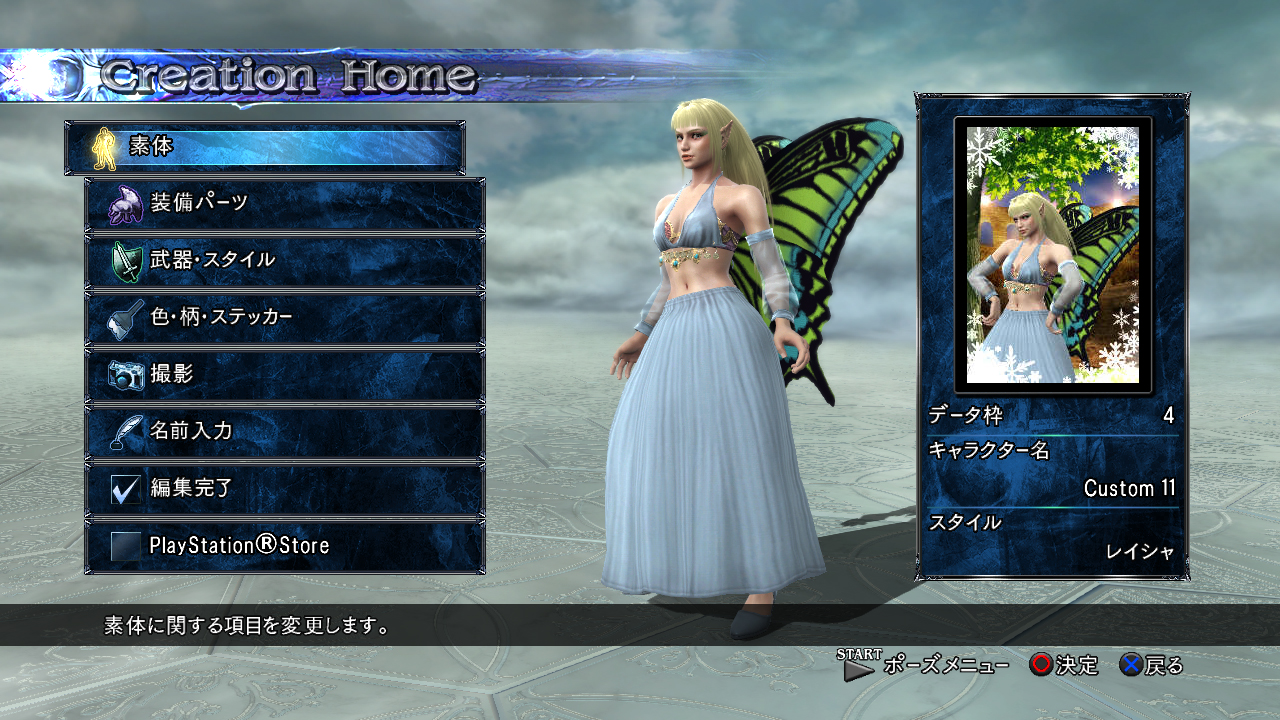Screen dimensions: 1280x720
Task: Open the PlayStation Store entry
Action: pyautogui.click(x=285, y=546)
